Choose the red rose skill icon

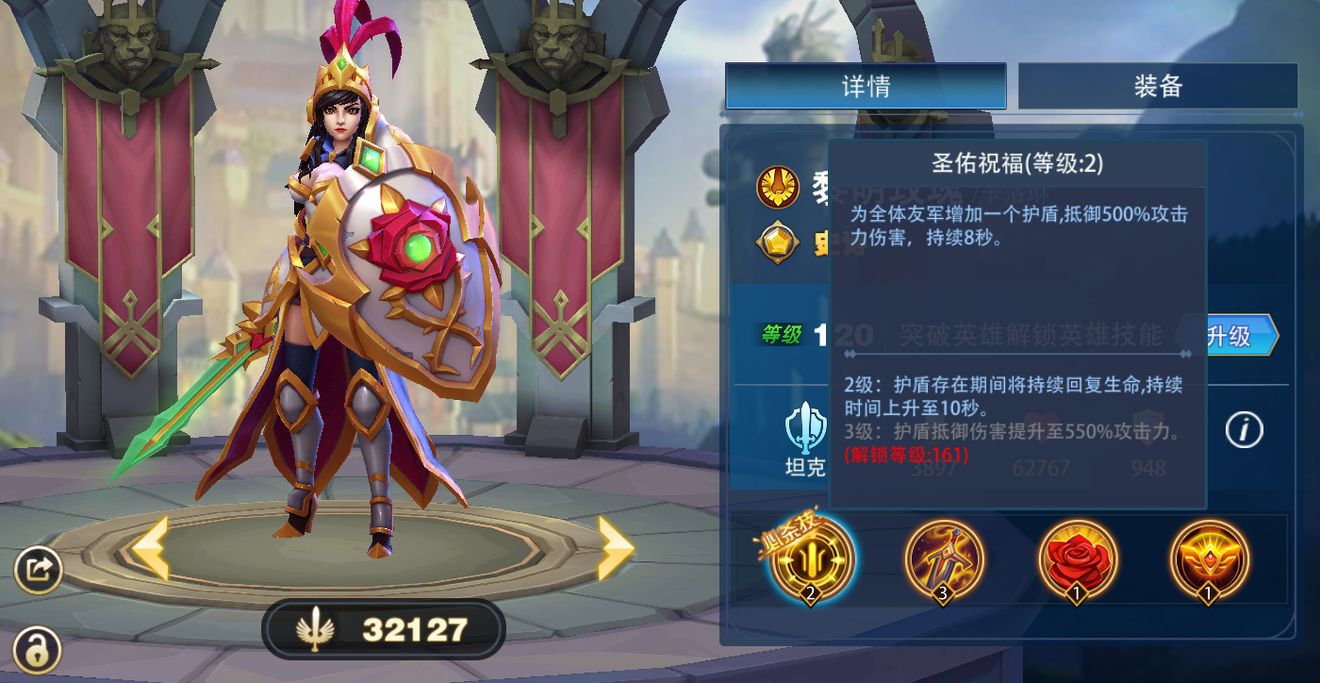click(1077, 560)
